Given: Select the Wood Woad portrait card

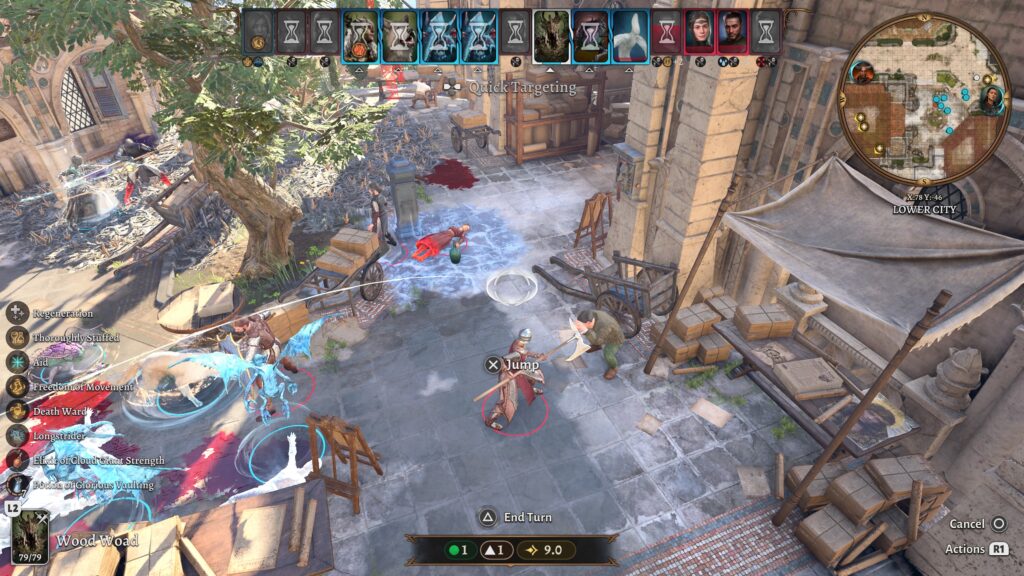Looking at the screenshot, I should coord(30,537).
